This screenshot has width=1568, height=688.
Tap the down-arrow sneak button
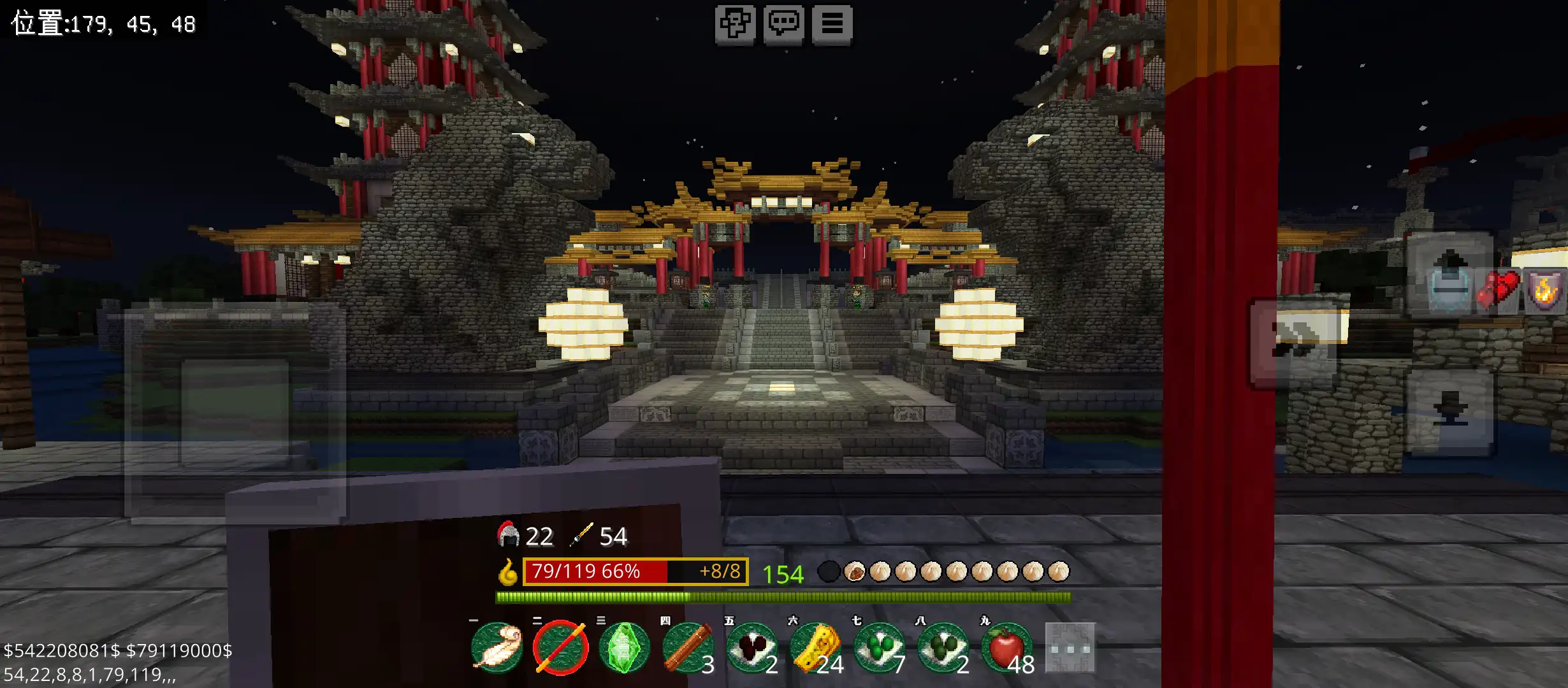pyautogui.click(x=1450, y=411)
